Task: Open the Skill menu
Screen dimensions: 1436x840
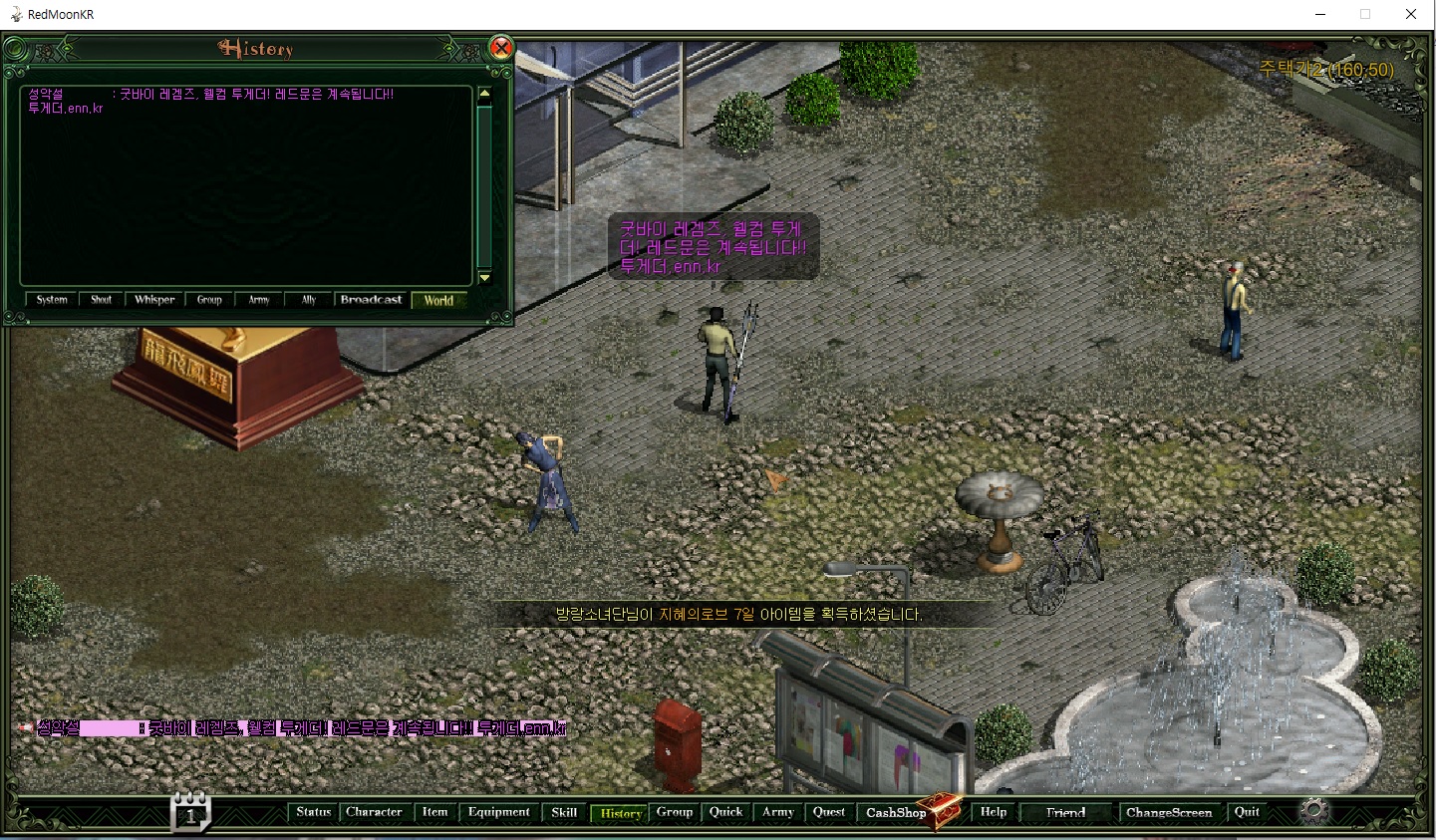Action: coord(564,812)
